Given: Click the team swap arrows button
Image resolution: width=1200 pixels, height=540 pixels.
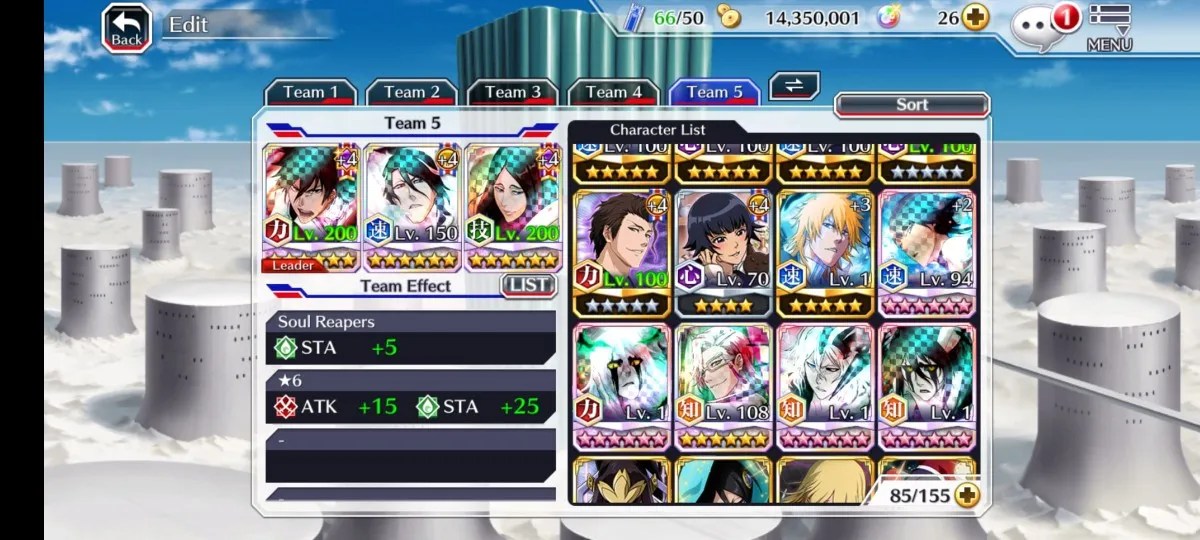Looking at the screenshot, I should coord(794,86).
